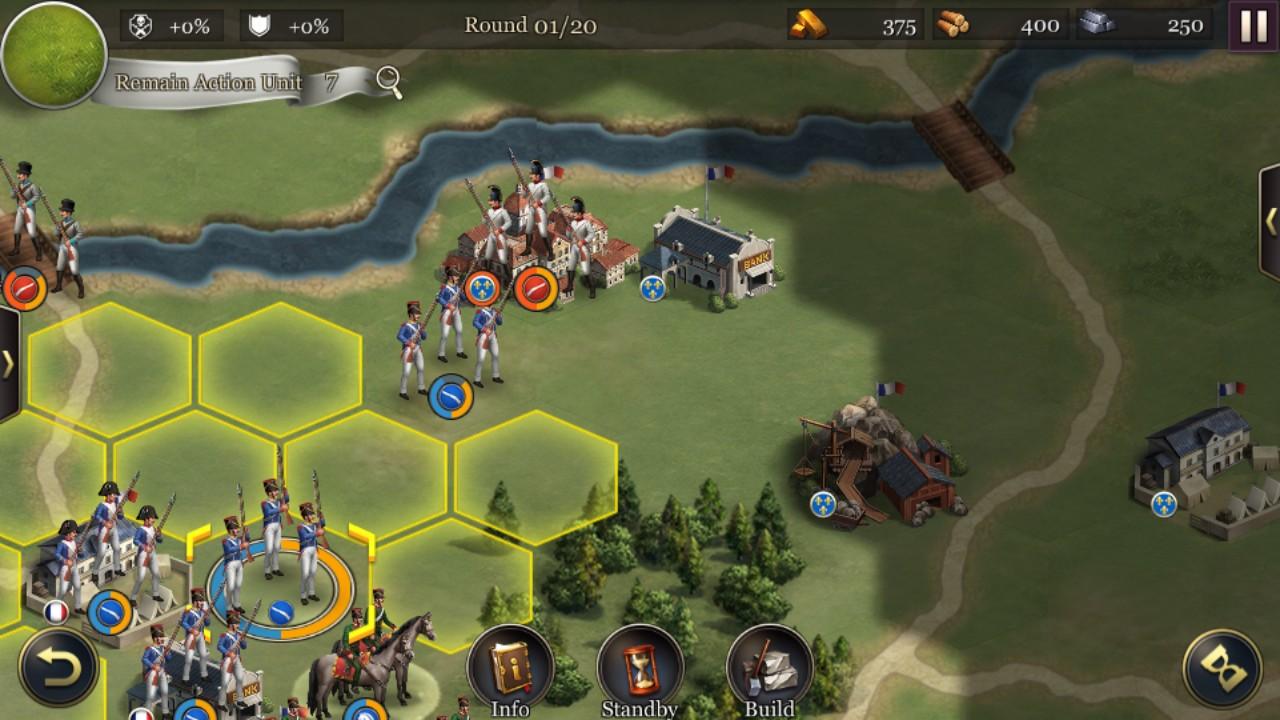Click the undo back arrow button
Image resolution: width=1280 pixels, height=720 pixels.
59,667
